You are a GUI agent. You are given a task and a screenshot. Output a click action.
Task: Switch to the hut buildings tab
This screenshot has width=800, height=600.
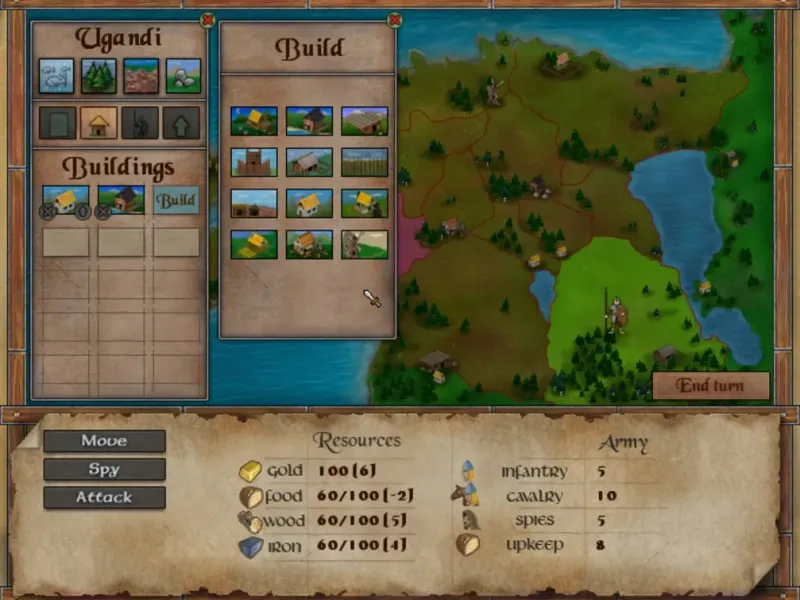[99, 123]
